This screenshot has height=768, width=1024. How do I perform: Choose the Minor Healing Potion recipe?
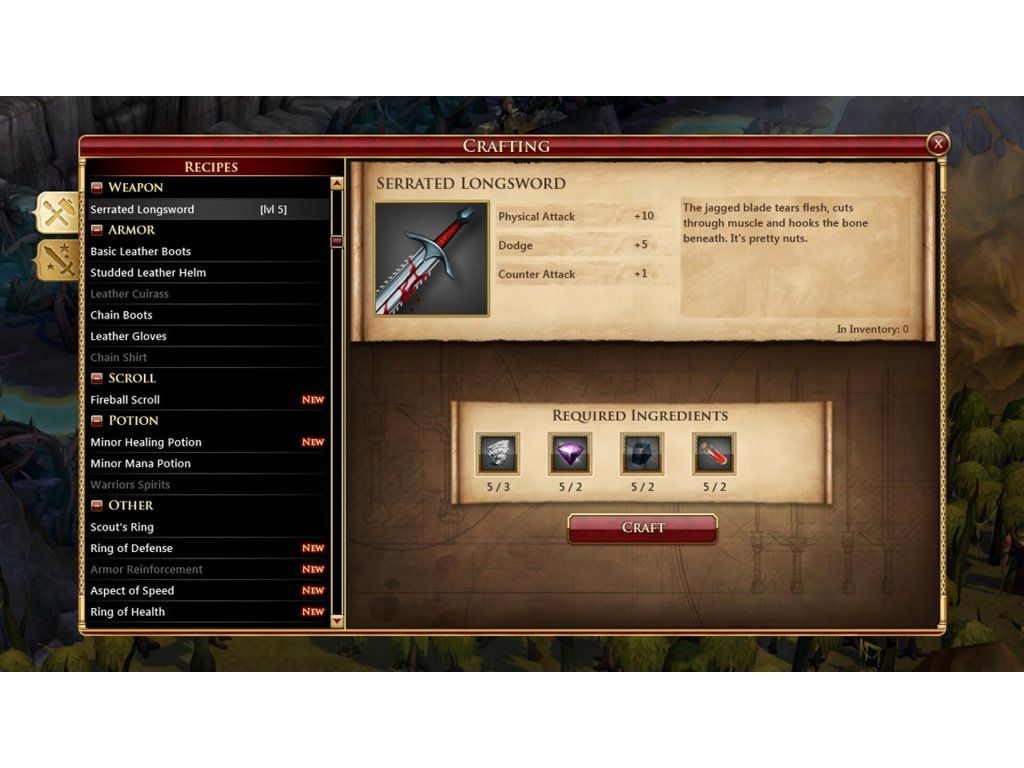point(146,443)
